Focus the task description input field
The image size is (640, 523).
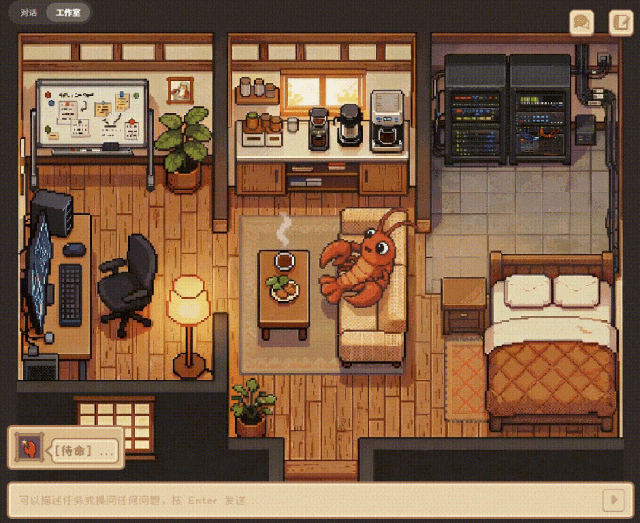point(300,499)
